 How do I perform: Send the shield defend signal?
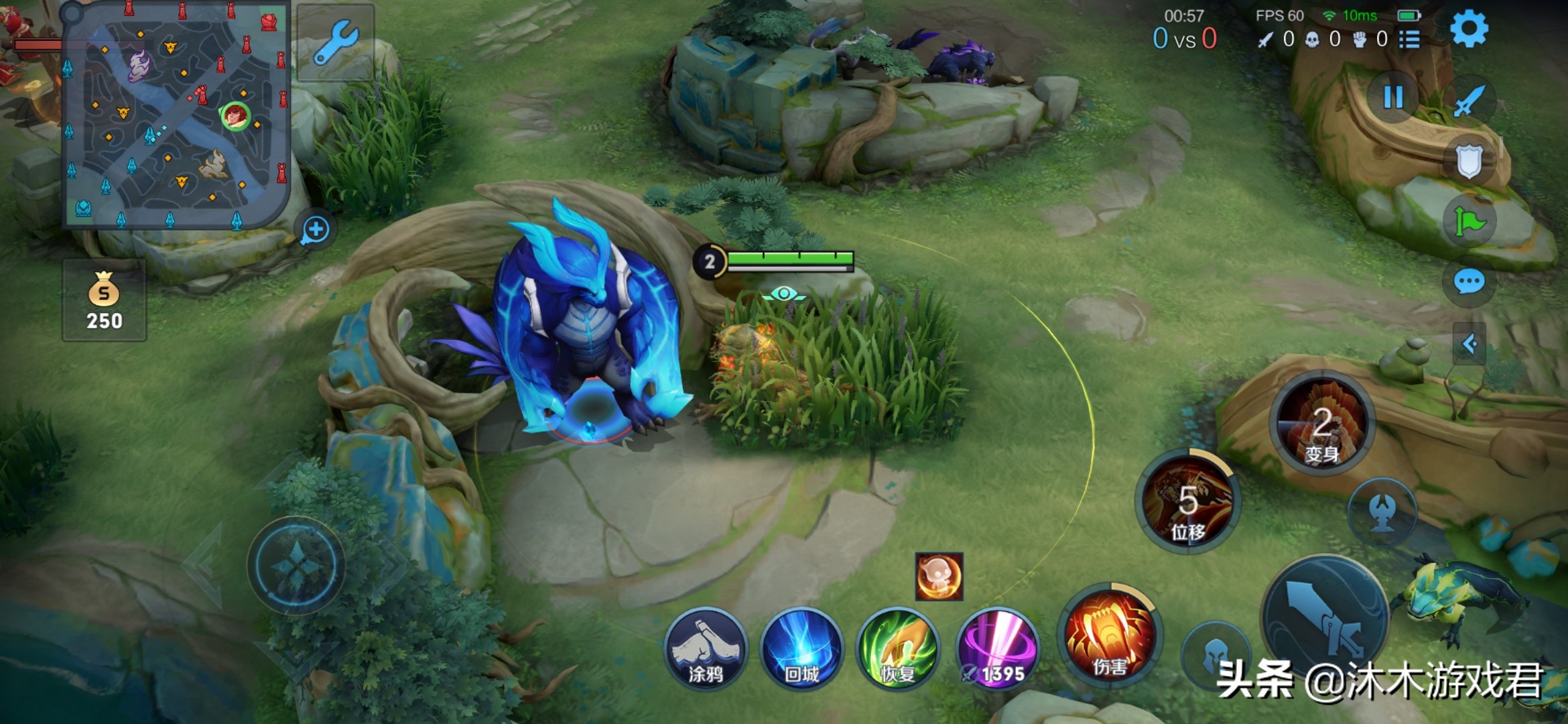tap(1469, 161)
